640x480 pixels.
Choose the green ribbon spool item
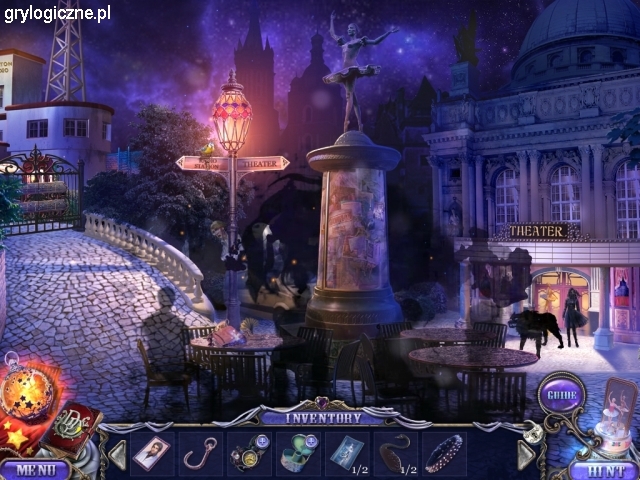tap(297, 452)
